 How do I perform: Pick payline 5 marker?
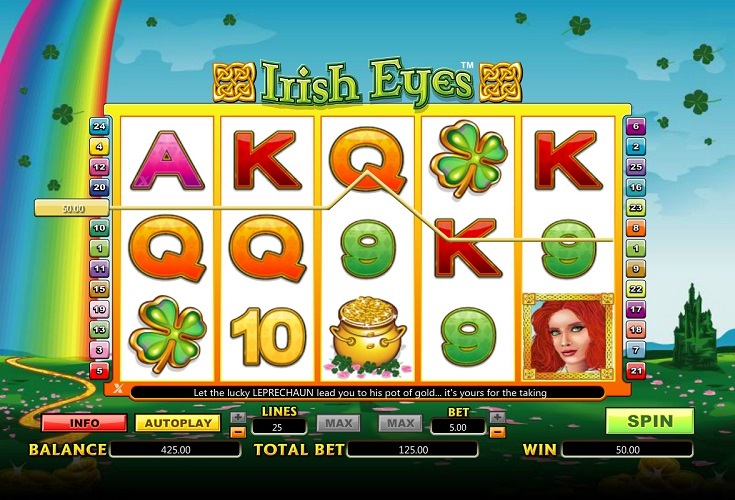pos(99,371)
